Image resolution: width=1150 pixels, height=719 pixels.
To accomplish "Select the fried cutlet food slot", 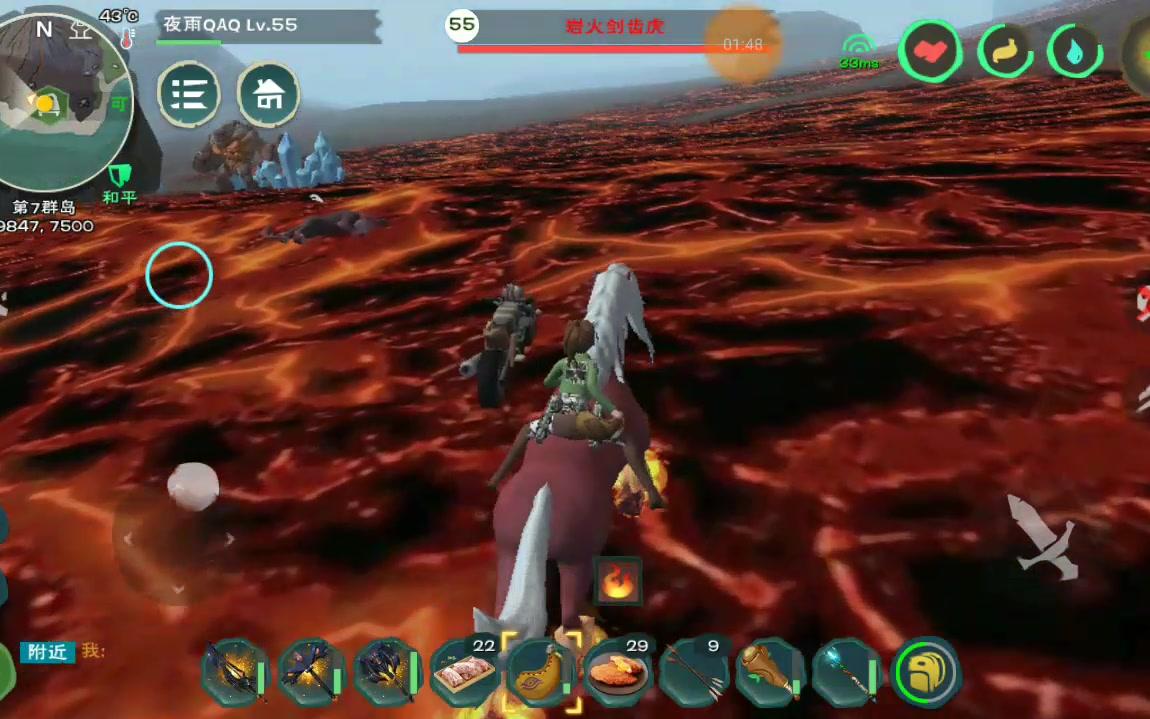I will pyautogui.click(x=617, y=672).
